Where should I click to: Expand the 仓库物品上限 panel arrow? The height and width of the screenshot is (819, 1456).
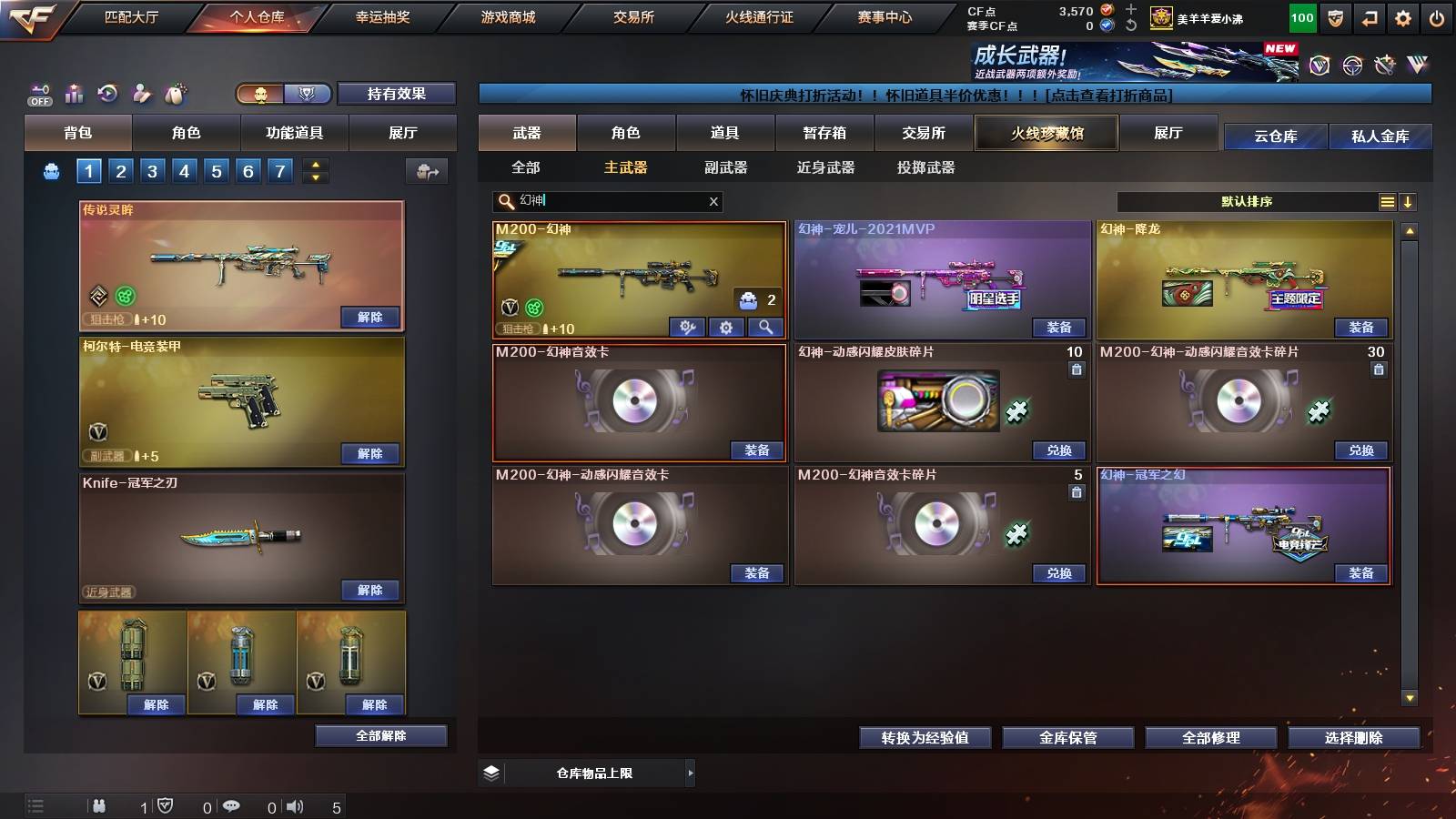692,773
